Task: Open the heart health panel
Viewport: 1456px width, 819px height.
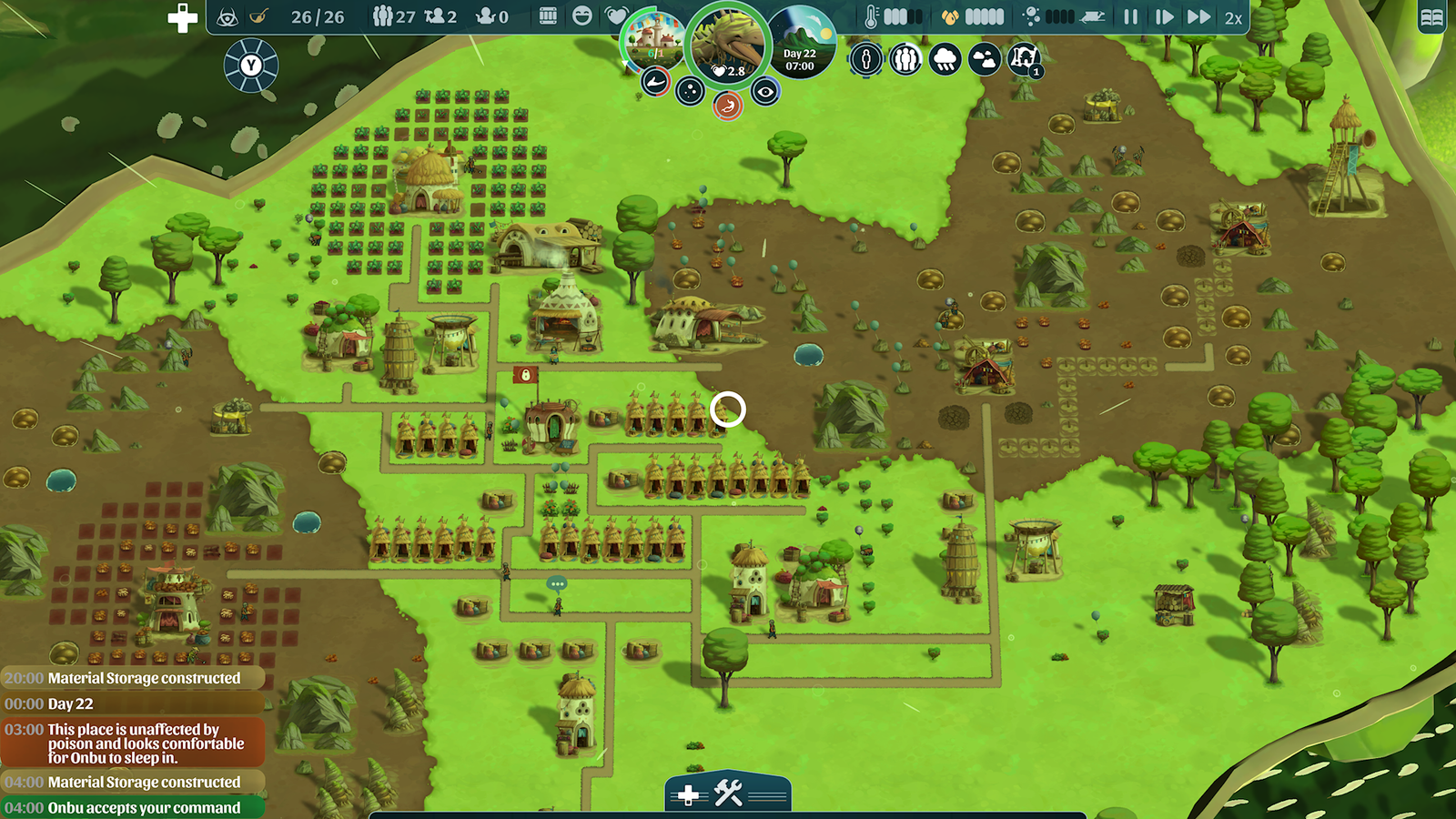Action: pos(616,16)
